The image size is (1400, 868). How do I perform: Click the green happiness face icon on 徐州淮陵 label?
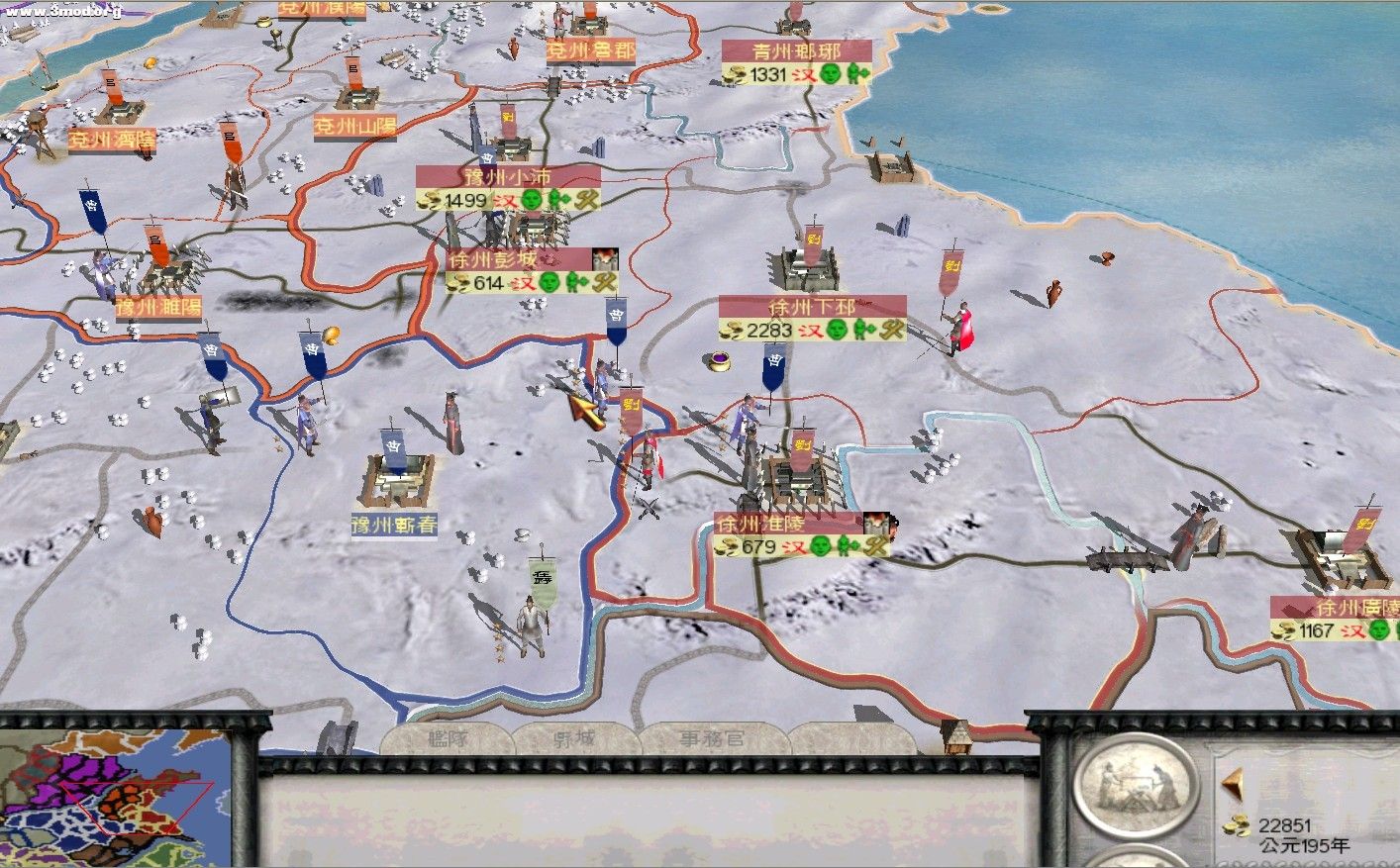(820, 547)
